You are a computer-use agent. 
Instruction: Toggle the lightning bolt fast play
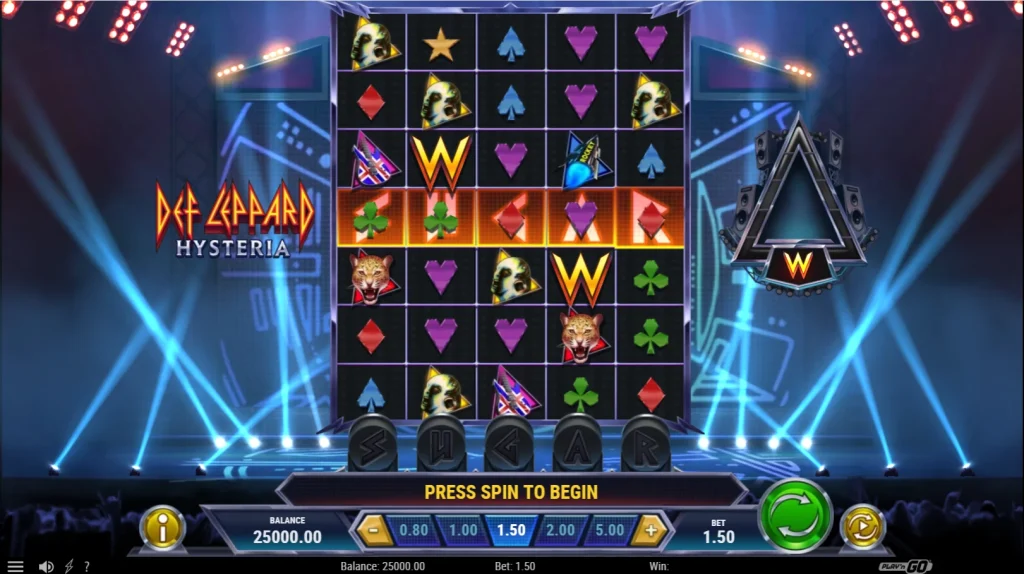click(x=69, y=566)
